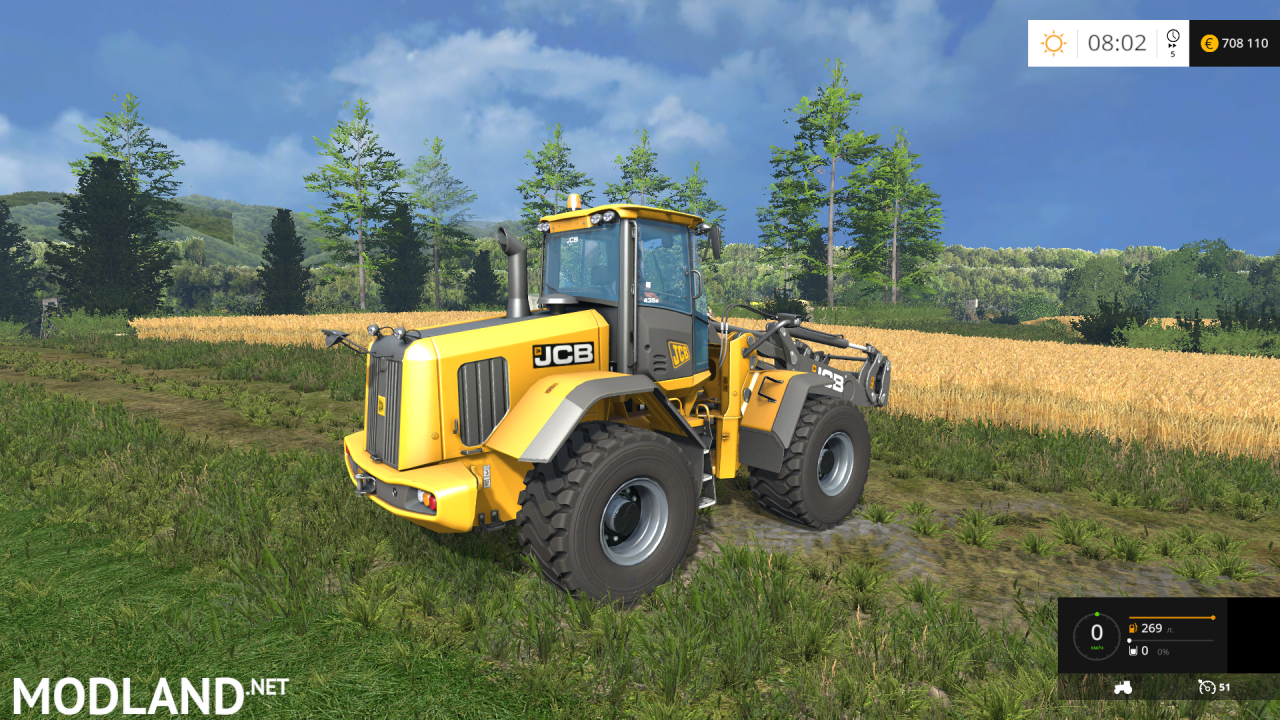Viewport: 1280px width, 720px height.
Task: Click the green km/h unit label
Action: tap(1097, 647)
